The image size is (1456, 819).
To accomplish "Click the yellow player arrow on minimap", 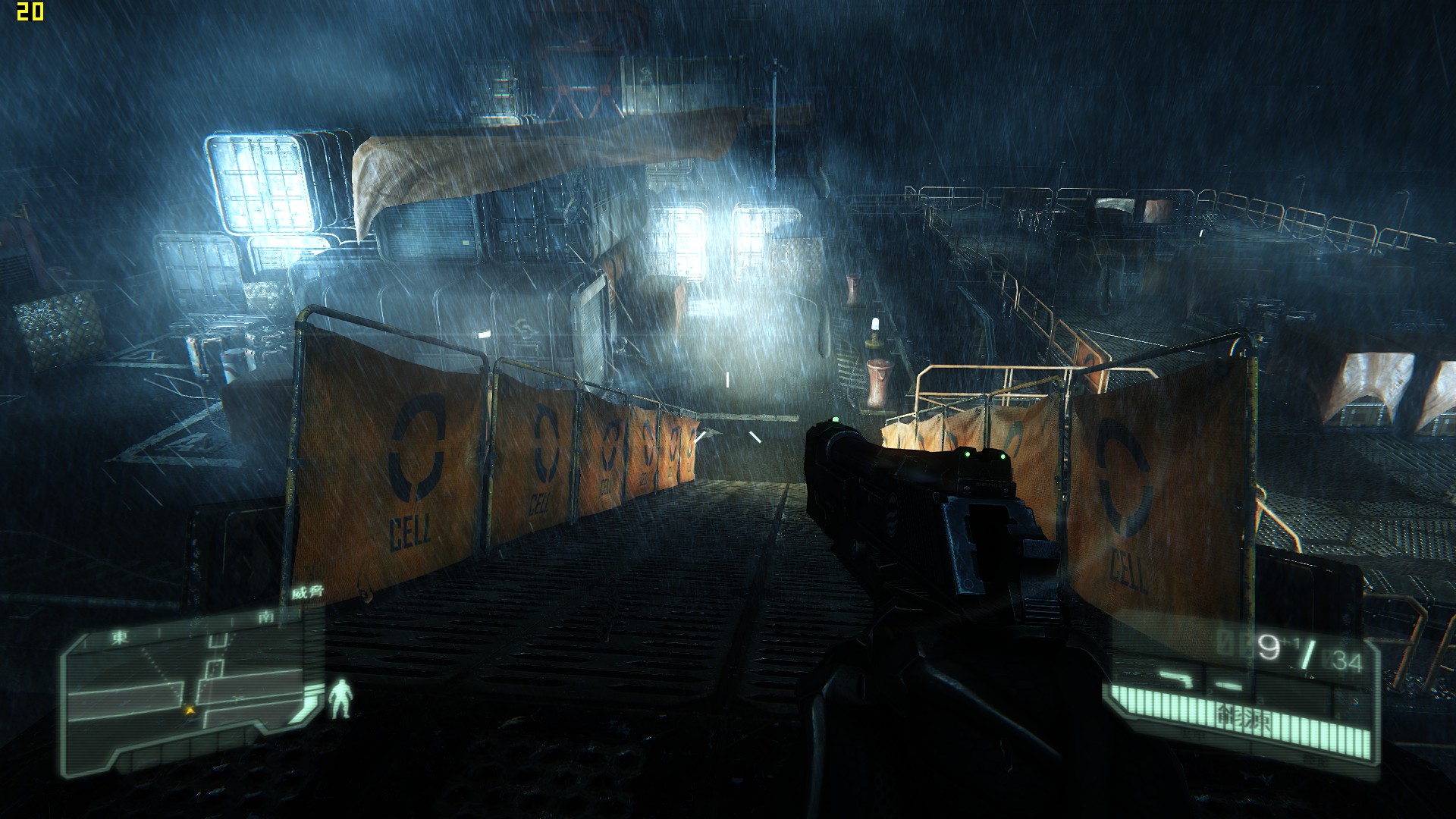I will tap(189, 711).
